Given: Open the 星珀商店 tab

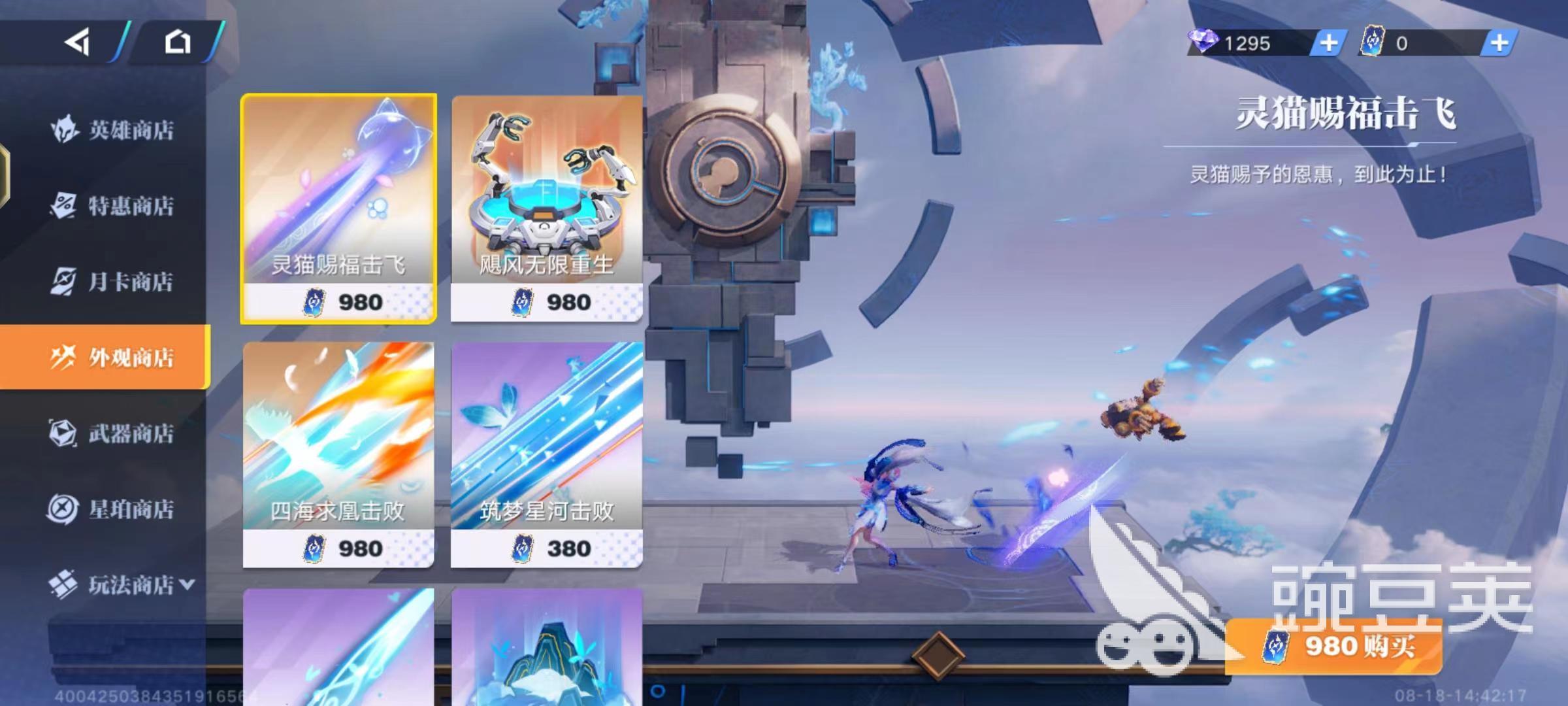Looking at the screenshot, I should point(112,509).
